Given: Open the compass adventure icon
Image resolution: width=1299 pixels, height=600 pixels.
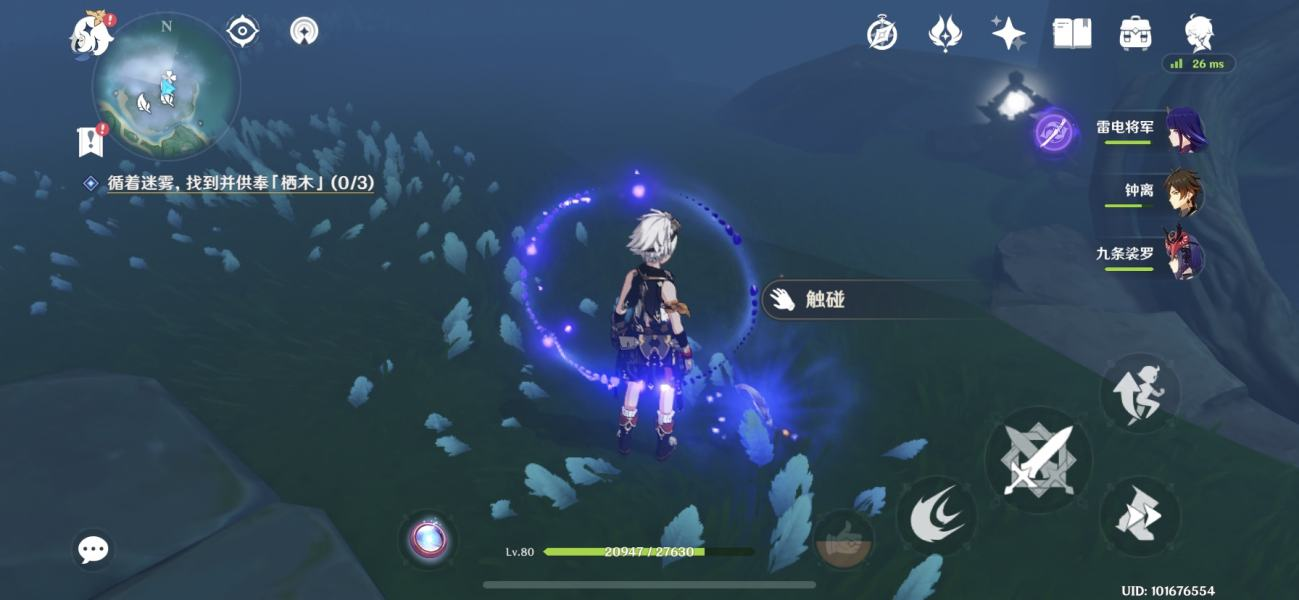Looking at the screenshot, I should pos(882,34).
